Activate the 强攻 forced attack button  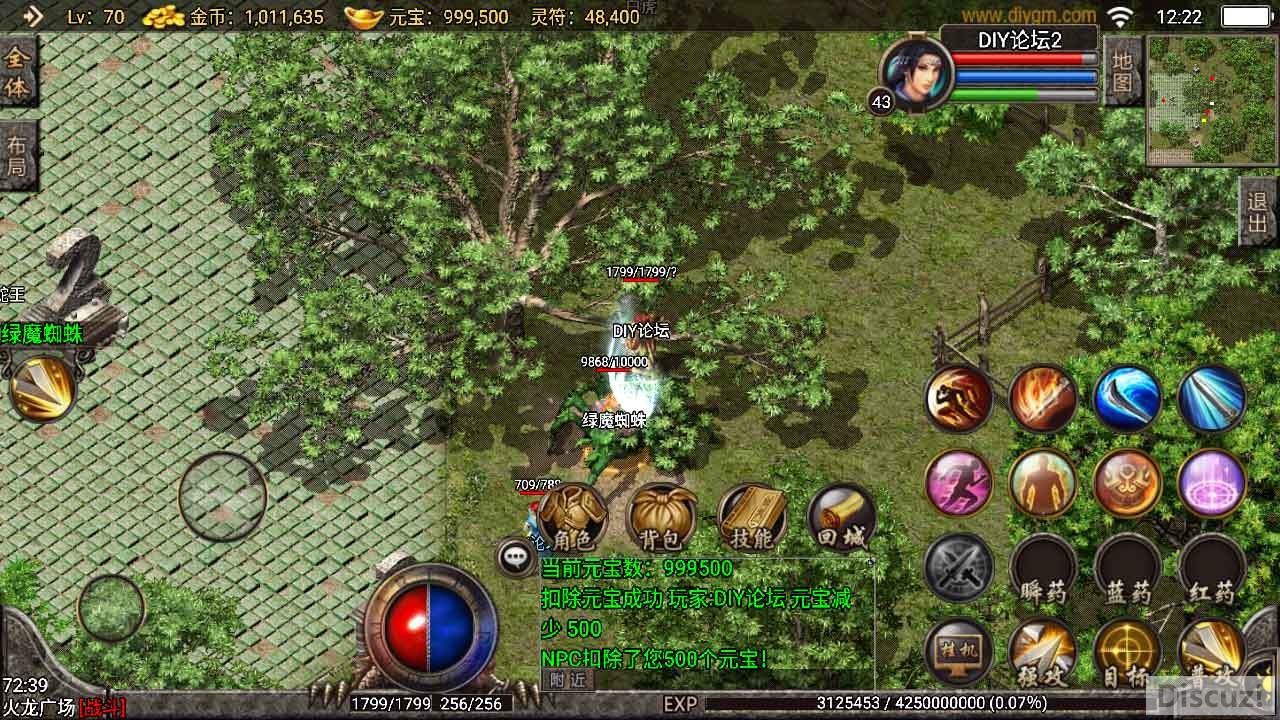tap(1043, 652)
